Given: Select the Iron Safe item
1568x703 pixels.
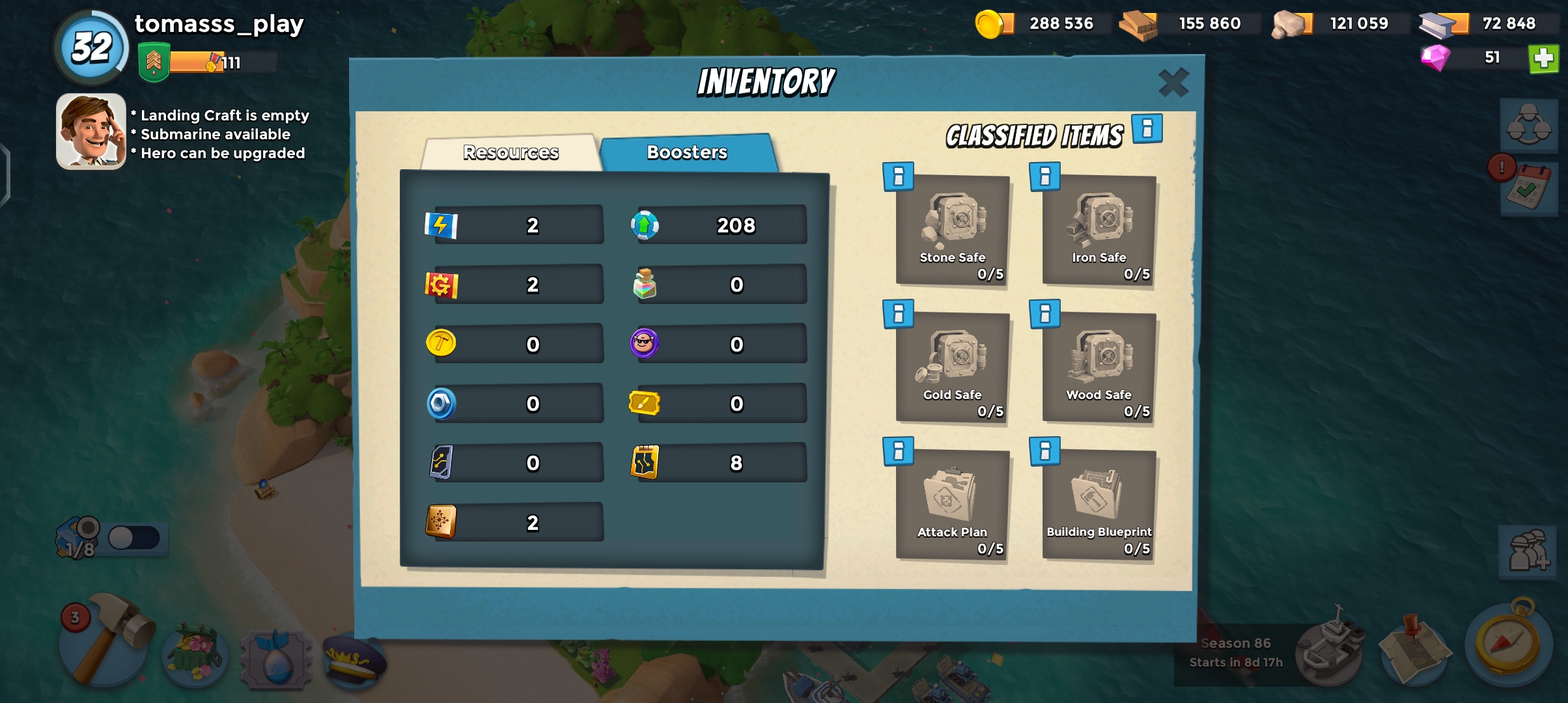Looking at the screenshot, I should 1099,230.
